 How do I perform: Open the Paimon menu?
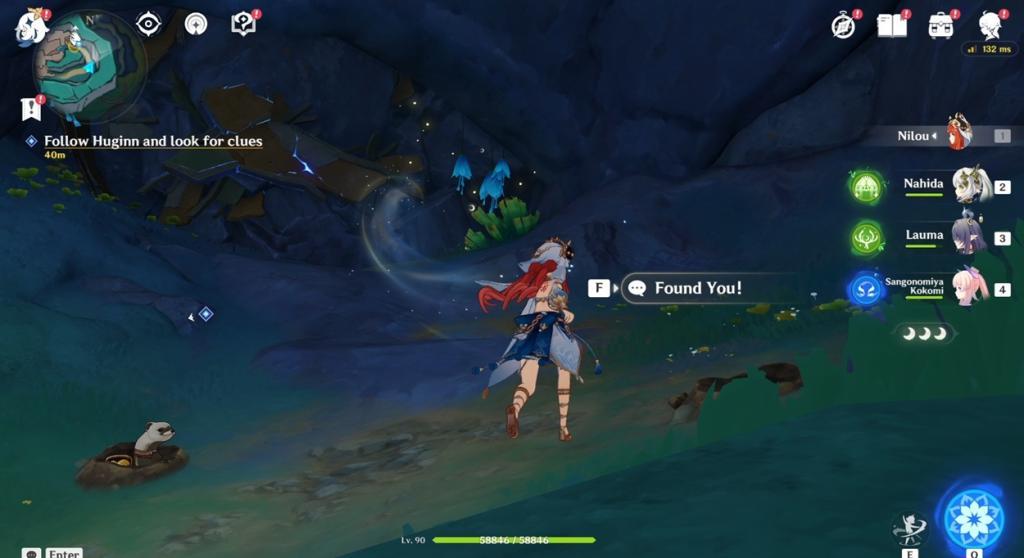click(31, 27)
